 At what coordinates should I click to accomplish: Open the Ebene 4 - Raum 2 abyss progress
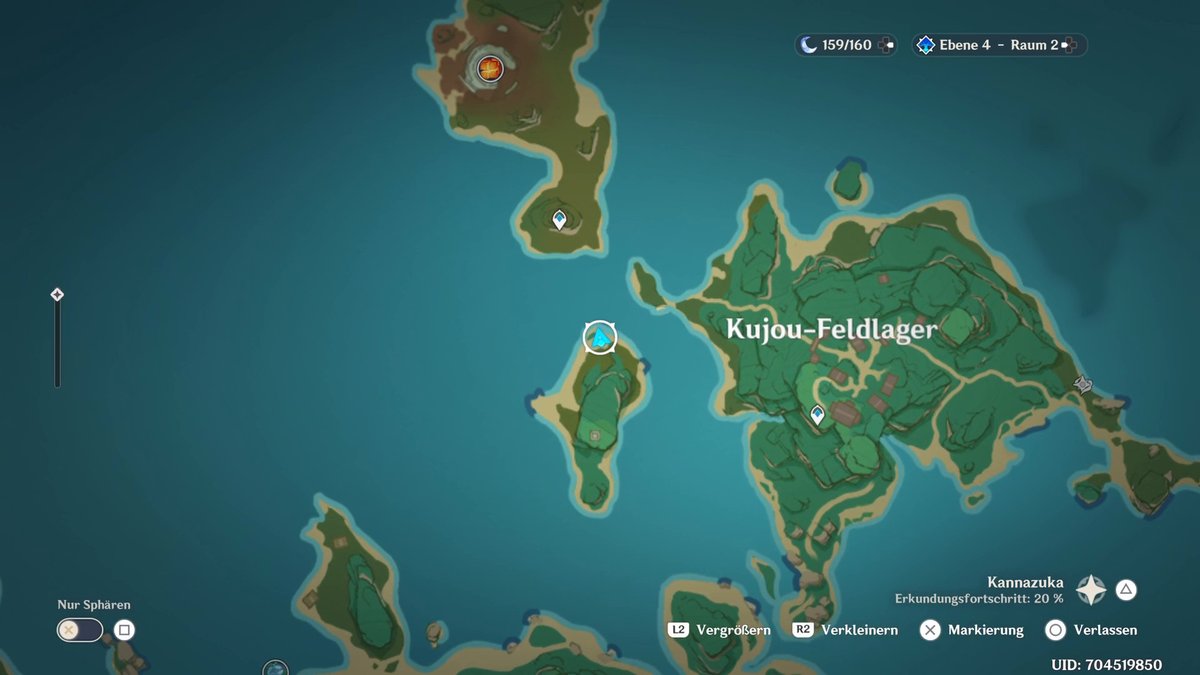pos(998,45)
